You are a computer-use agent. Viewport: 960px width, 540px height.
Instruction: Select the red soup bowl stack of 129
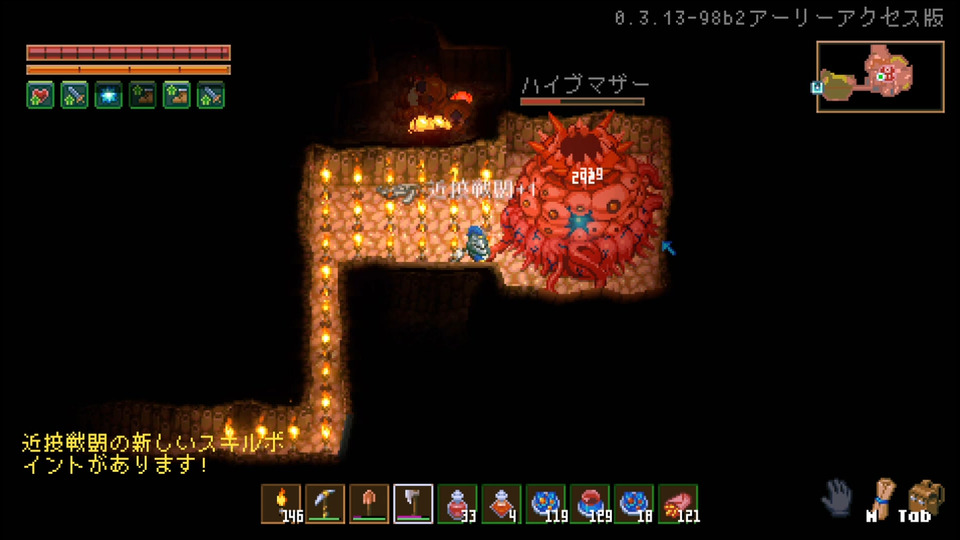[x=589, y=503]
